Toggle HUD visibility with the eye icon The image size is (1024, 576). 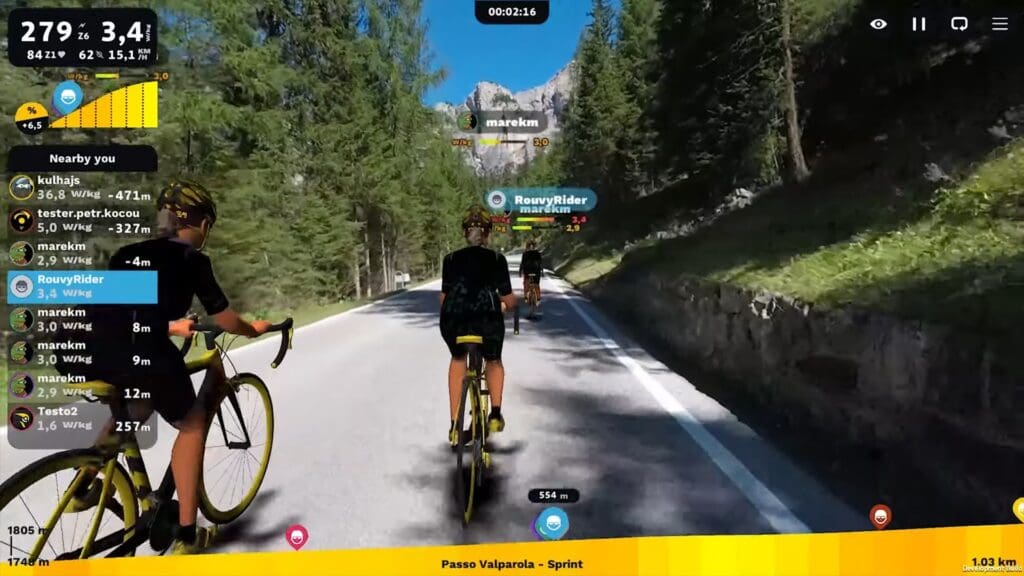(878, 24)
